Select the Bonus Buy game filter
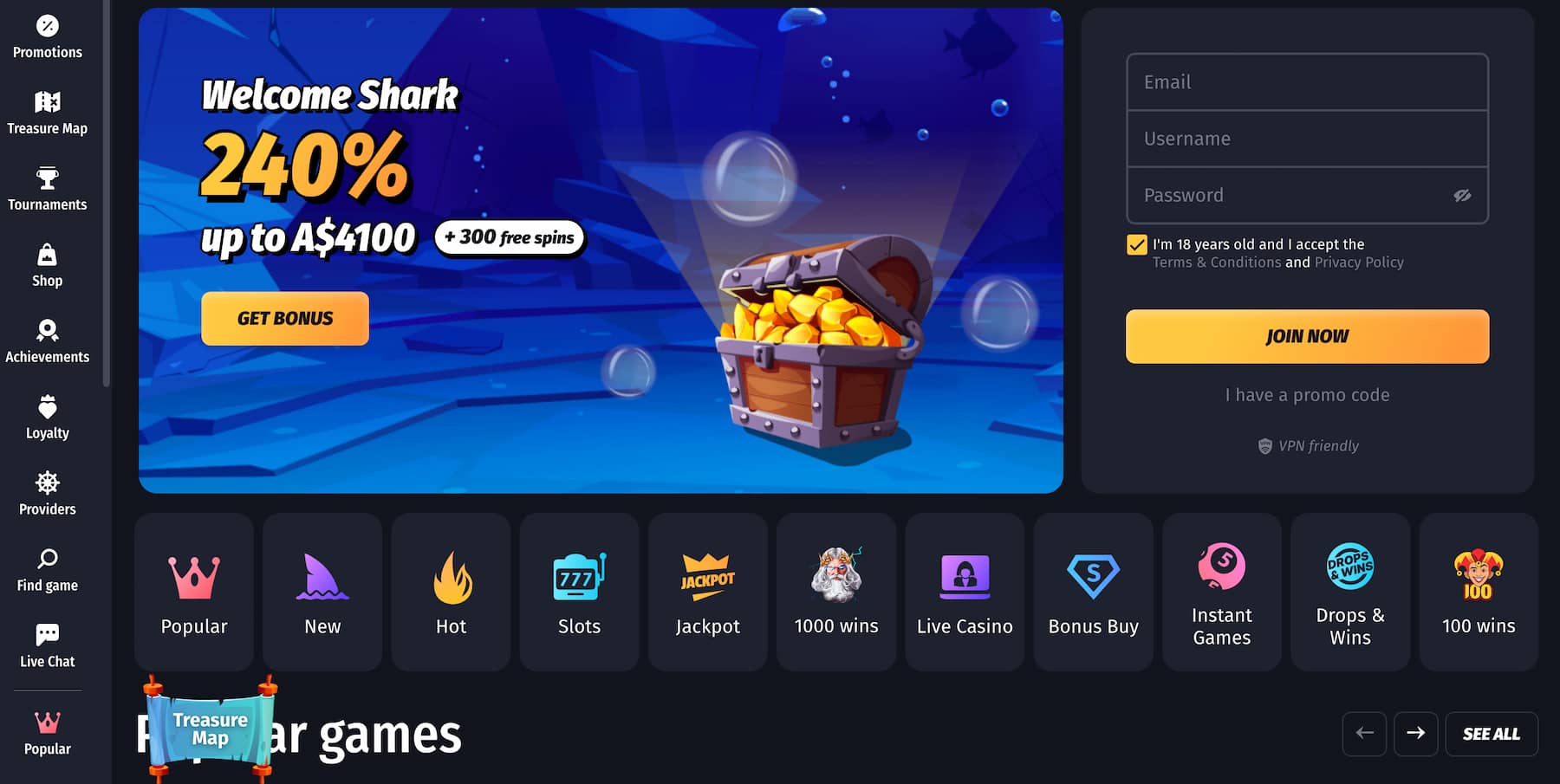This screenshot has width=1560, height=784. pyautogui.click(x=1093, y=593)
